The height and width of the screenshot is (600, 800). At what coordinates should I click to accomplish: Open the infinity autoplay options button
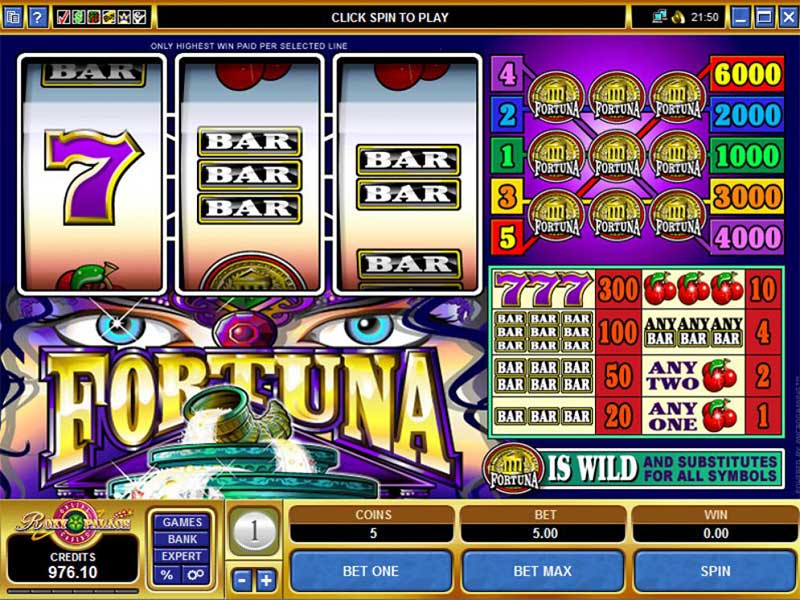[196, 576]
